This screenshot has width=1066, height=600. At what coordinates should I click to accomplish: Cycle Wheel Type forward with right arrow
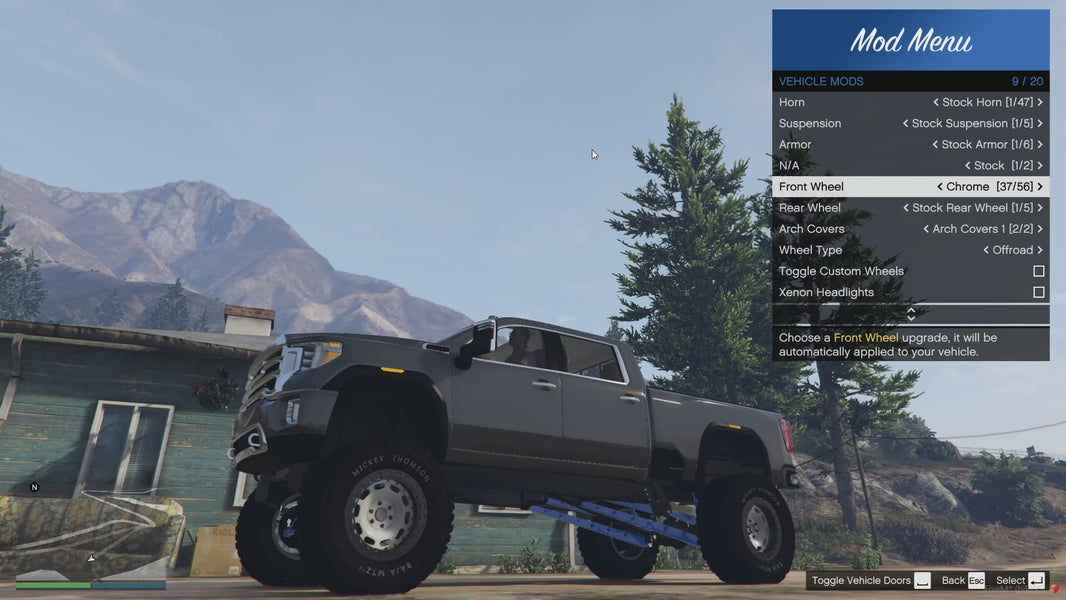point(1040,250)
